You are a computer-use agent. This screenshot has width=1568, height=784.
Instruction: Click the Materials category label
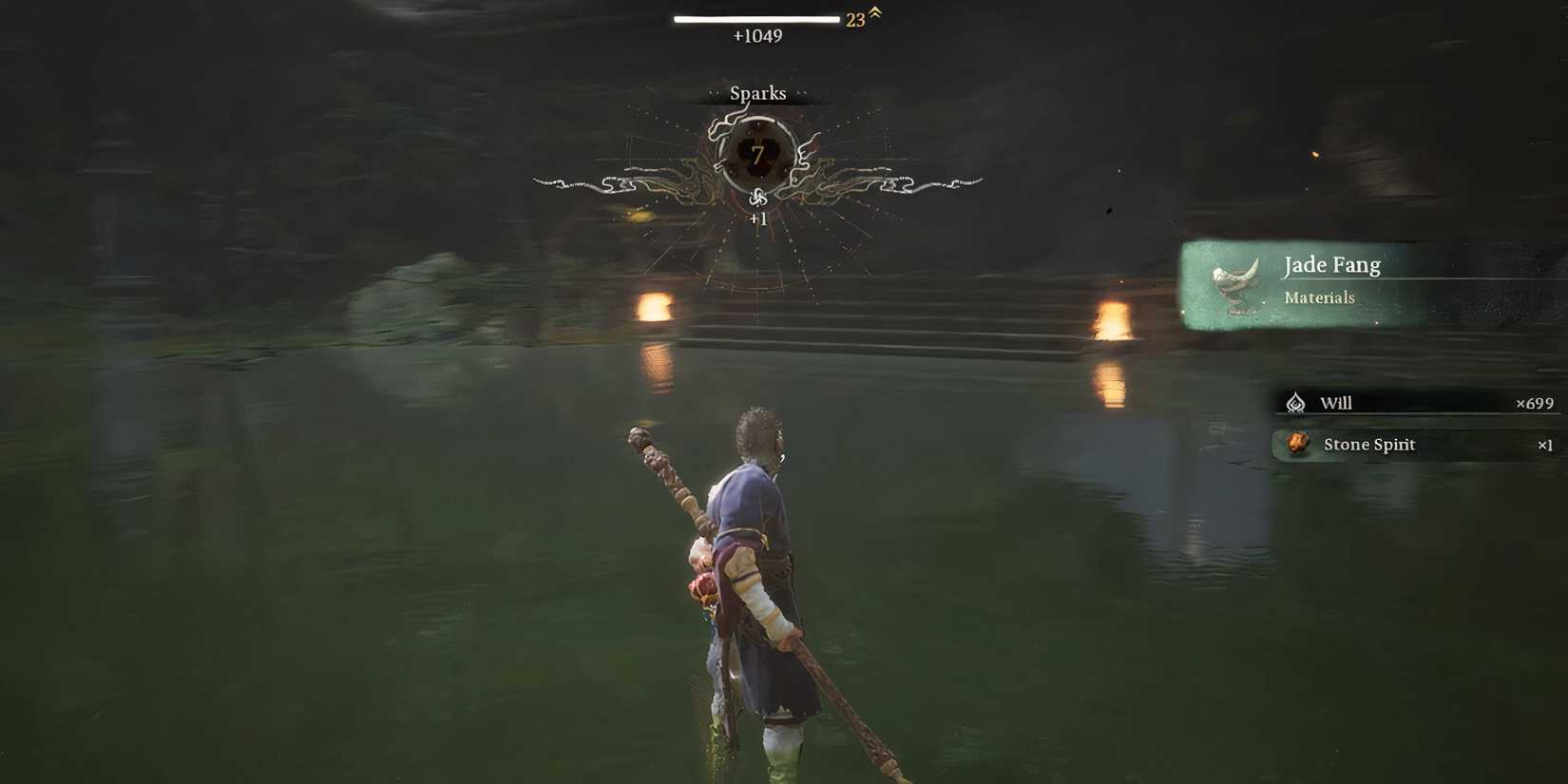(x=1318, y=297)
